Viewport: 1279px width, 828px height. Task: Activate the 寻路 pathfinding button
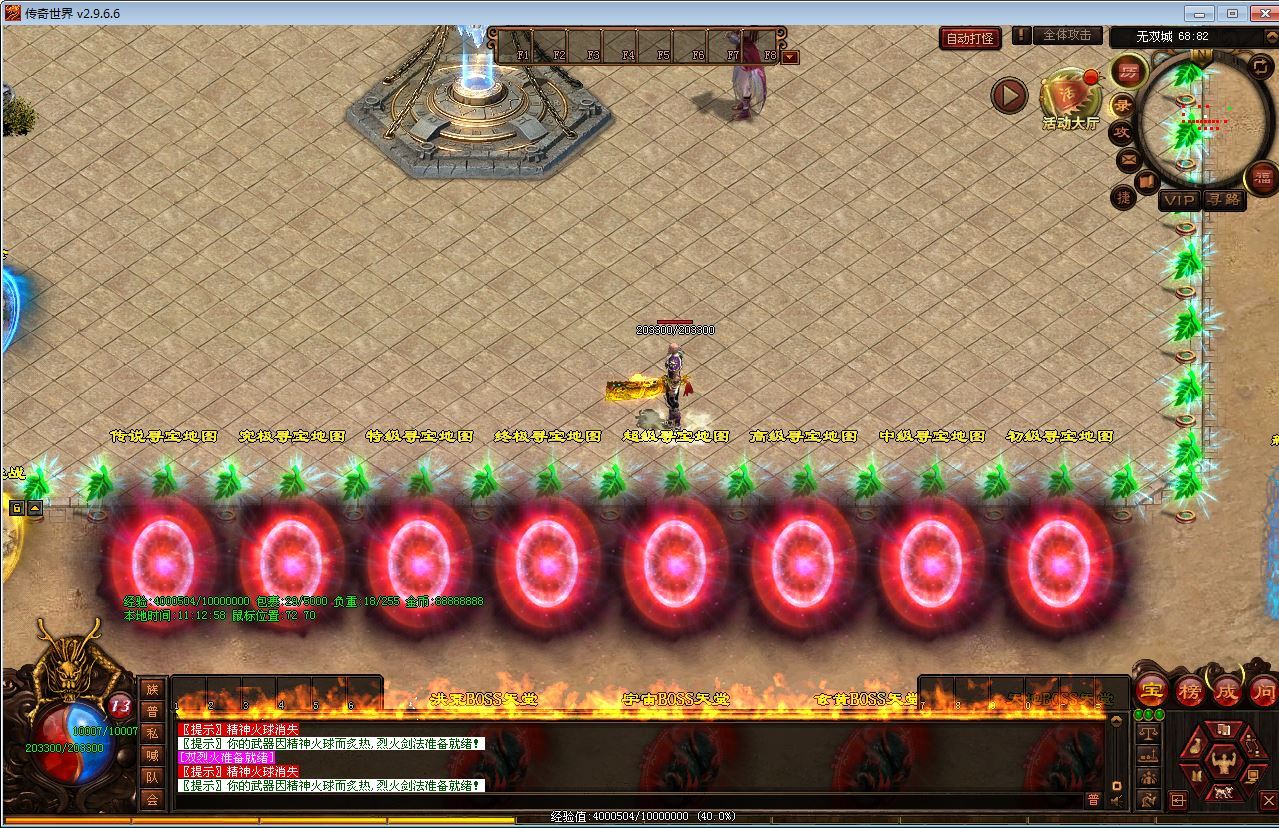(1223, 200)
